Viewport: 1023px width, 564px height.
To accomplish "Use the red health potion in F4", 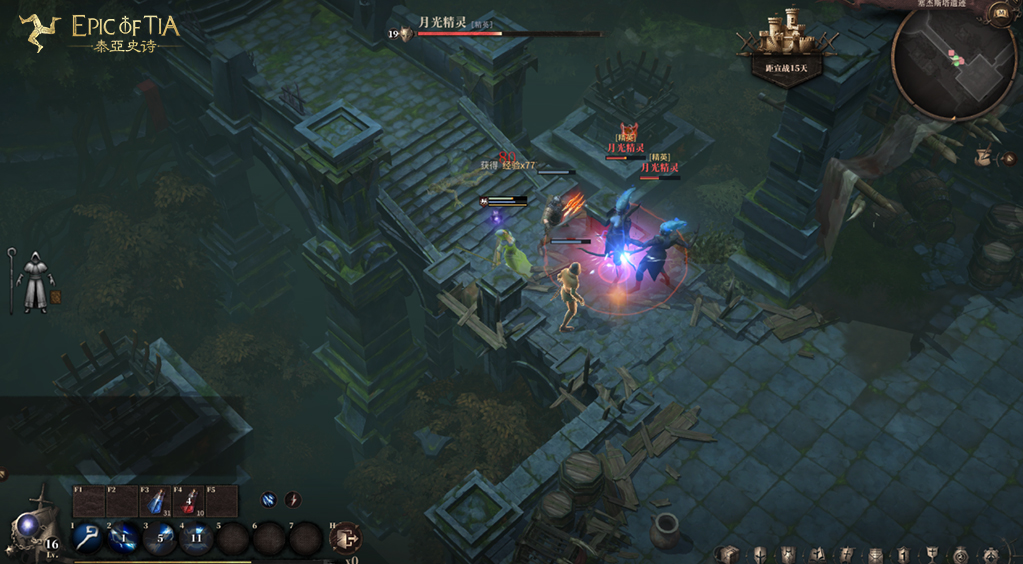I will point(188,502).
